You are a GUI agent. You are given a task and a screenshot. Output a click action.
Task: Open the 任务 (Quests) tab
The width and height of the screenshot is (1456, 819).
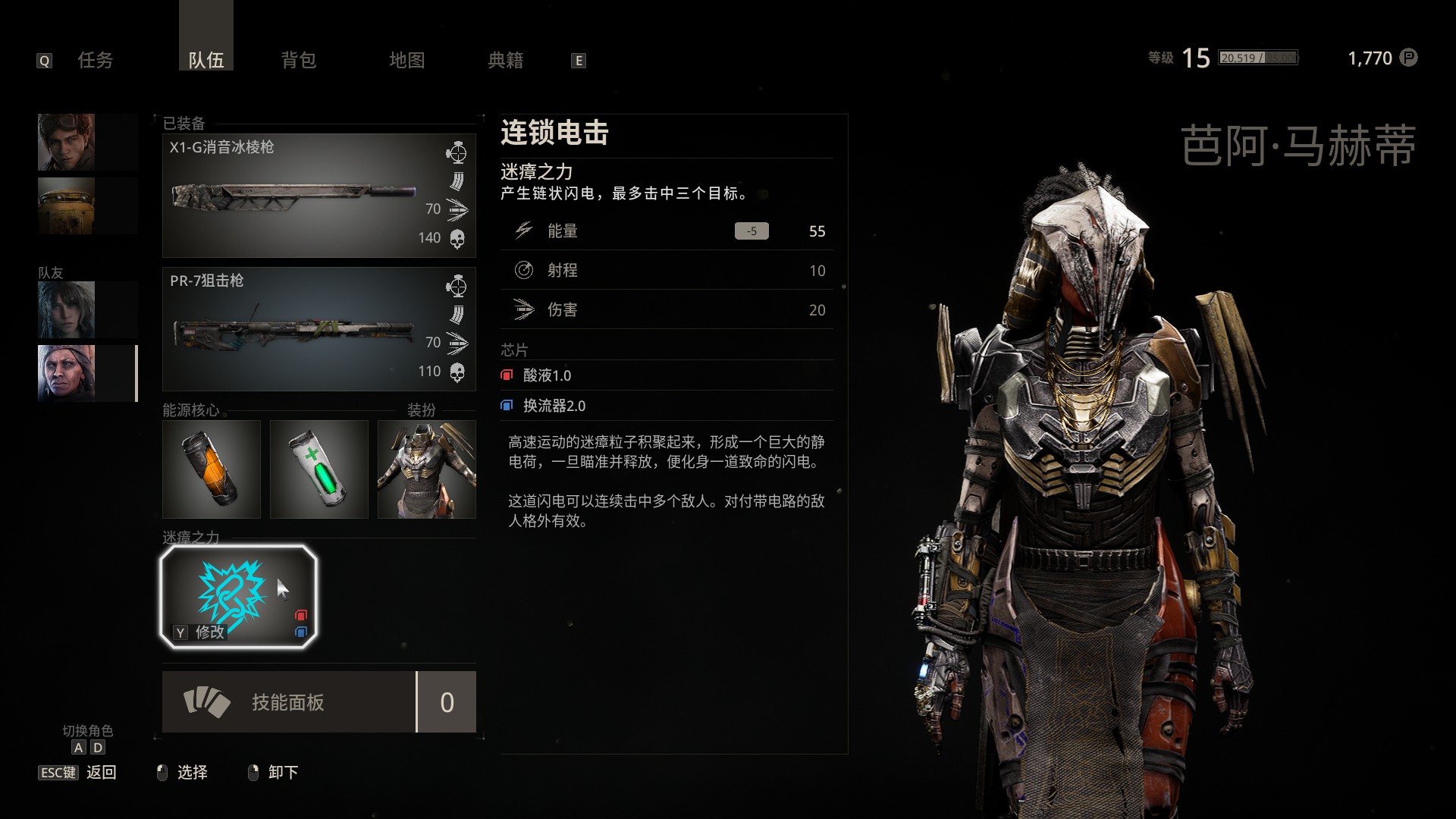(x=96, y=60)
